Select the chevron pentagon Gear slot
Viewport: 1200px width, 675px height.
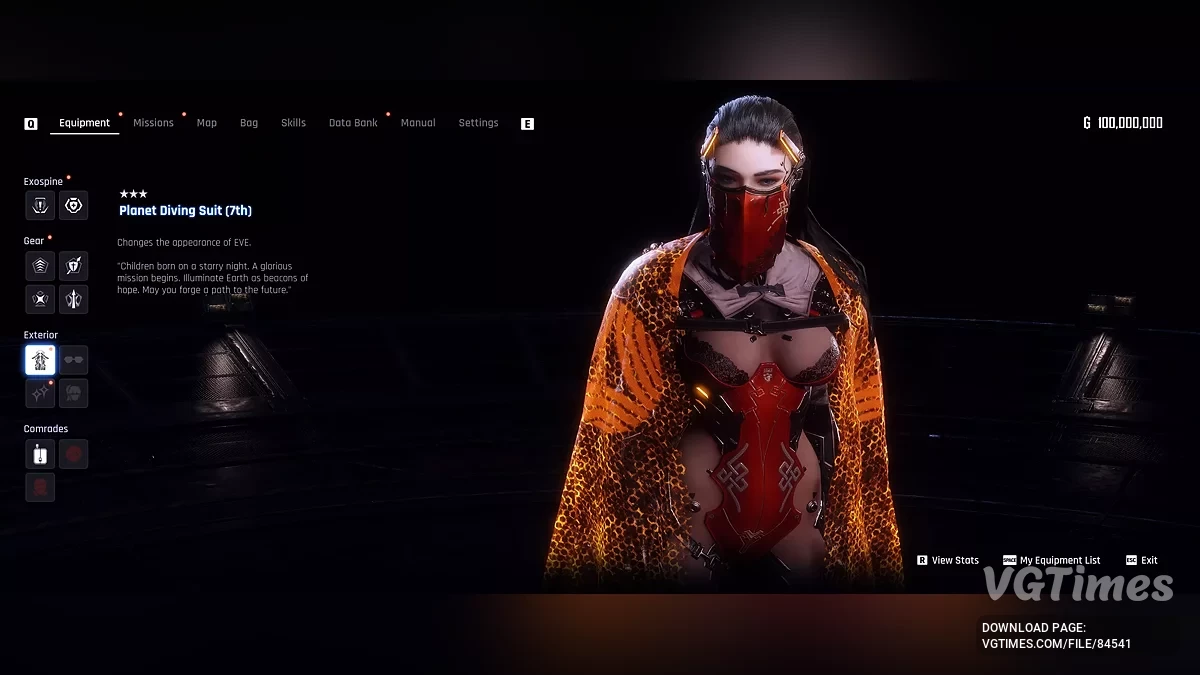40,266
